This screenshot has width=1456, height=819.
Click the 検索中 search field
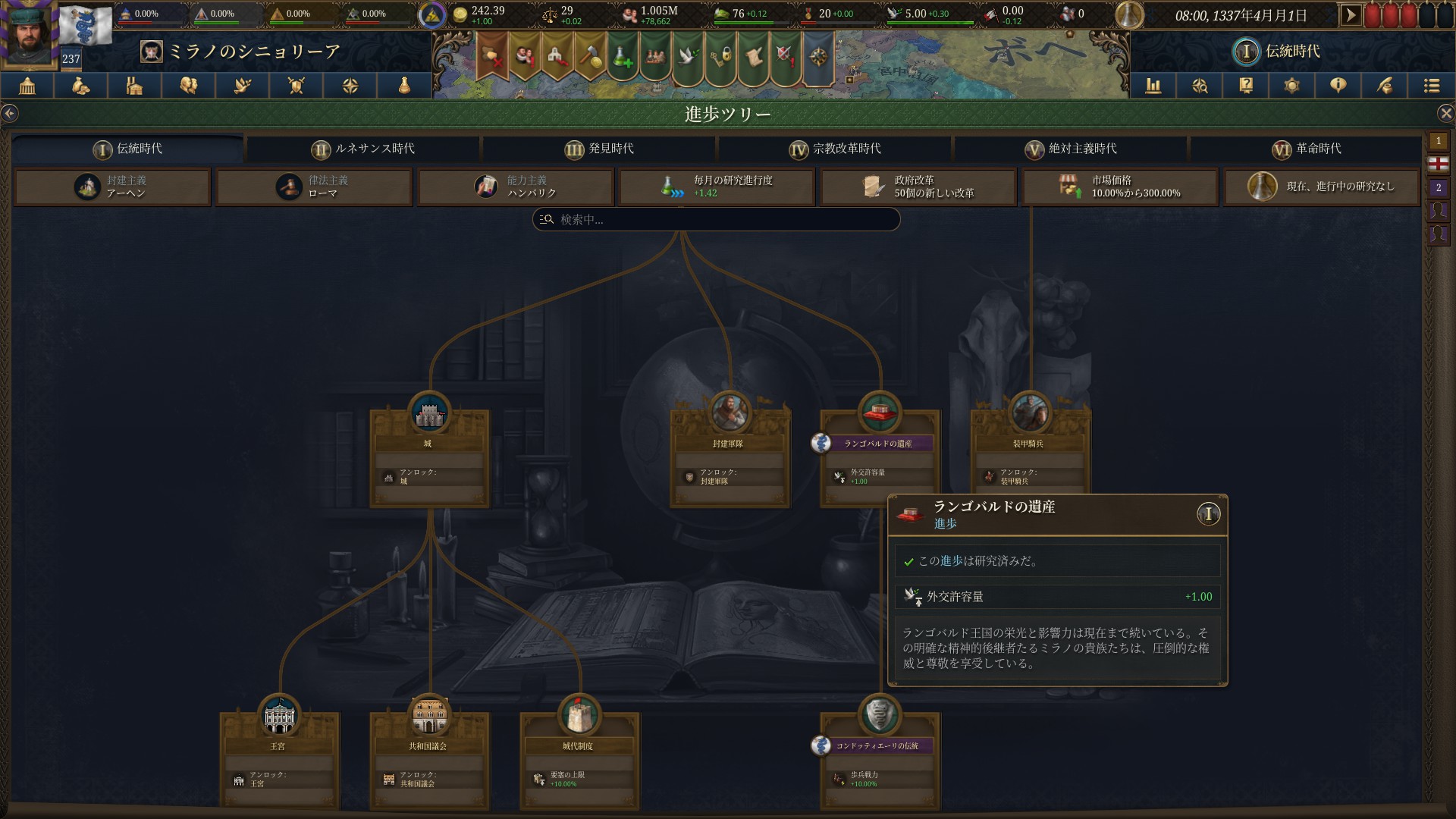click(x=716, y=220)
